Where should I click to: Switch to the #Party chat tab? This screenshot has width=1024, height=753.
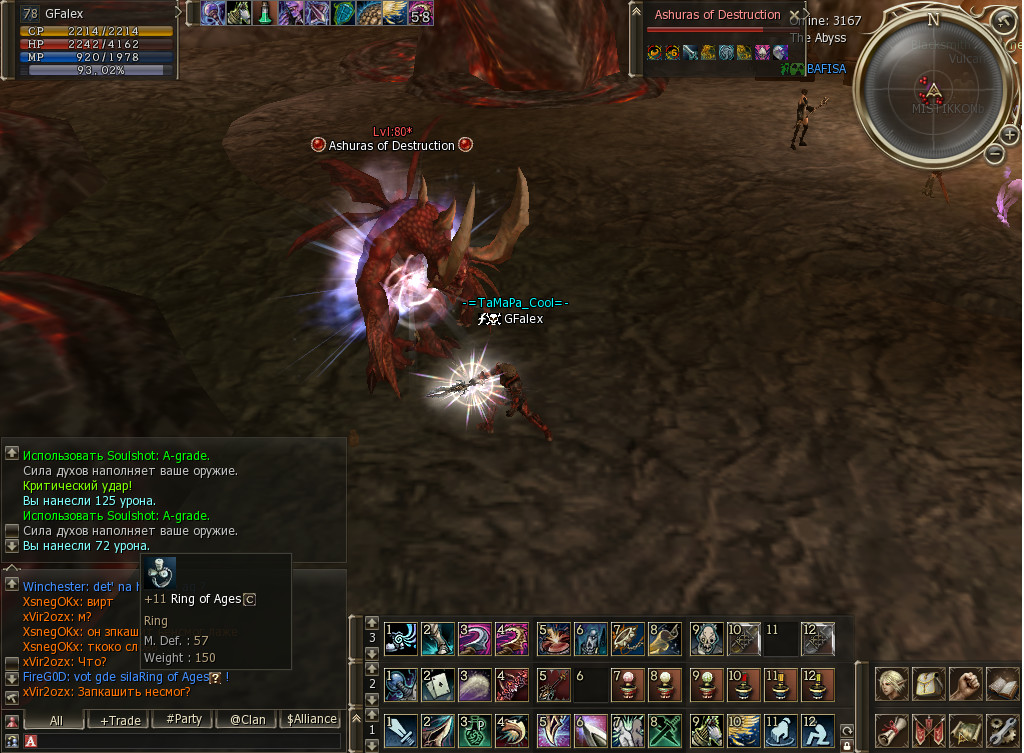point(184,719)
